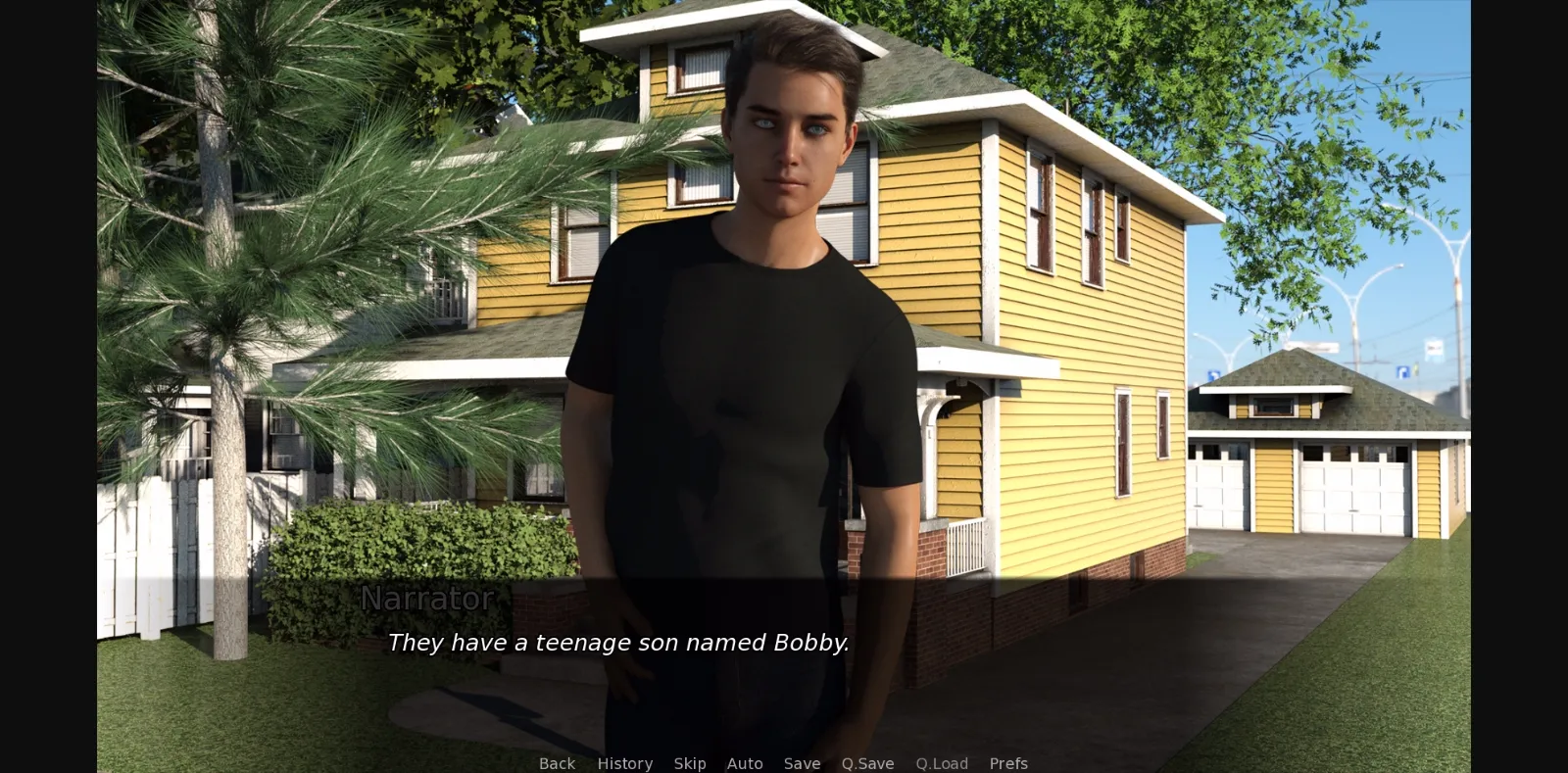Image resolution: width=1568 pixels, height=773 pixels.
Task: Click the italic dialogue text about Bobby
Action: pyautogui.click(x=619, y=643)
